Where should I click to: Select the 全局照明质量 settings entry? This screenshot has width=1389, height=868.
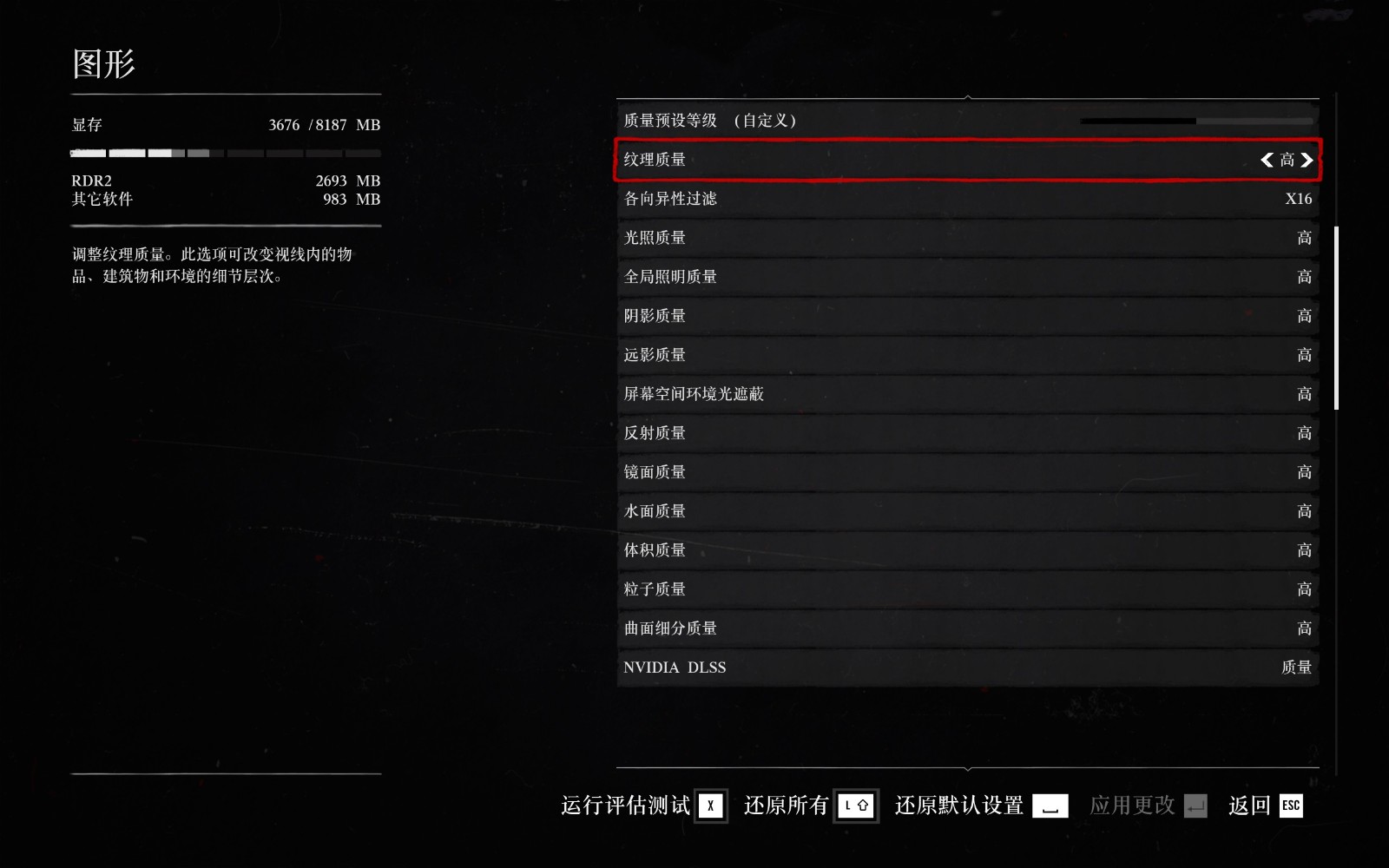coord(966,277)
